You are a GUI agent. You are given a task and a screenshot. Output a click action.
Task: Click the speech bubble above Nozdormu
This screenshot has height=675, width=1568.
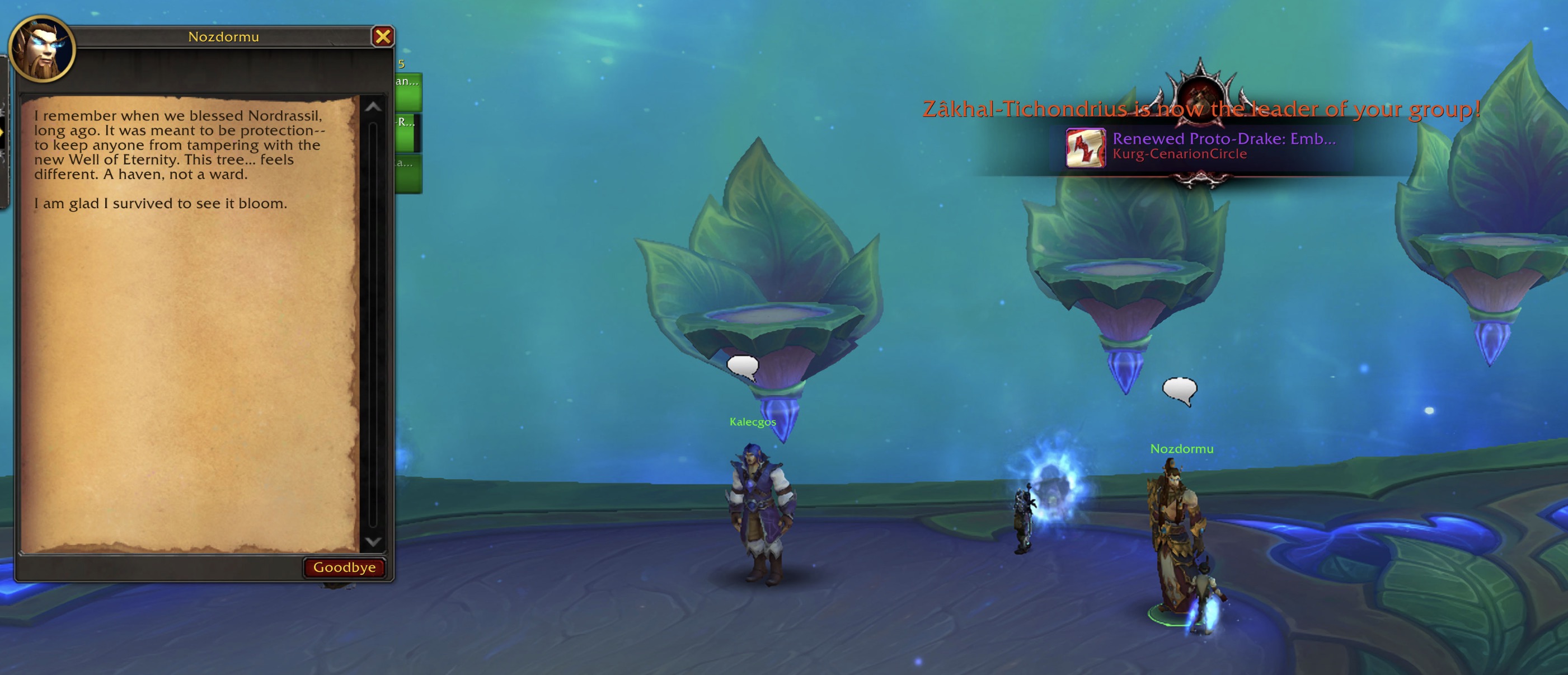1179,390
